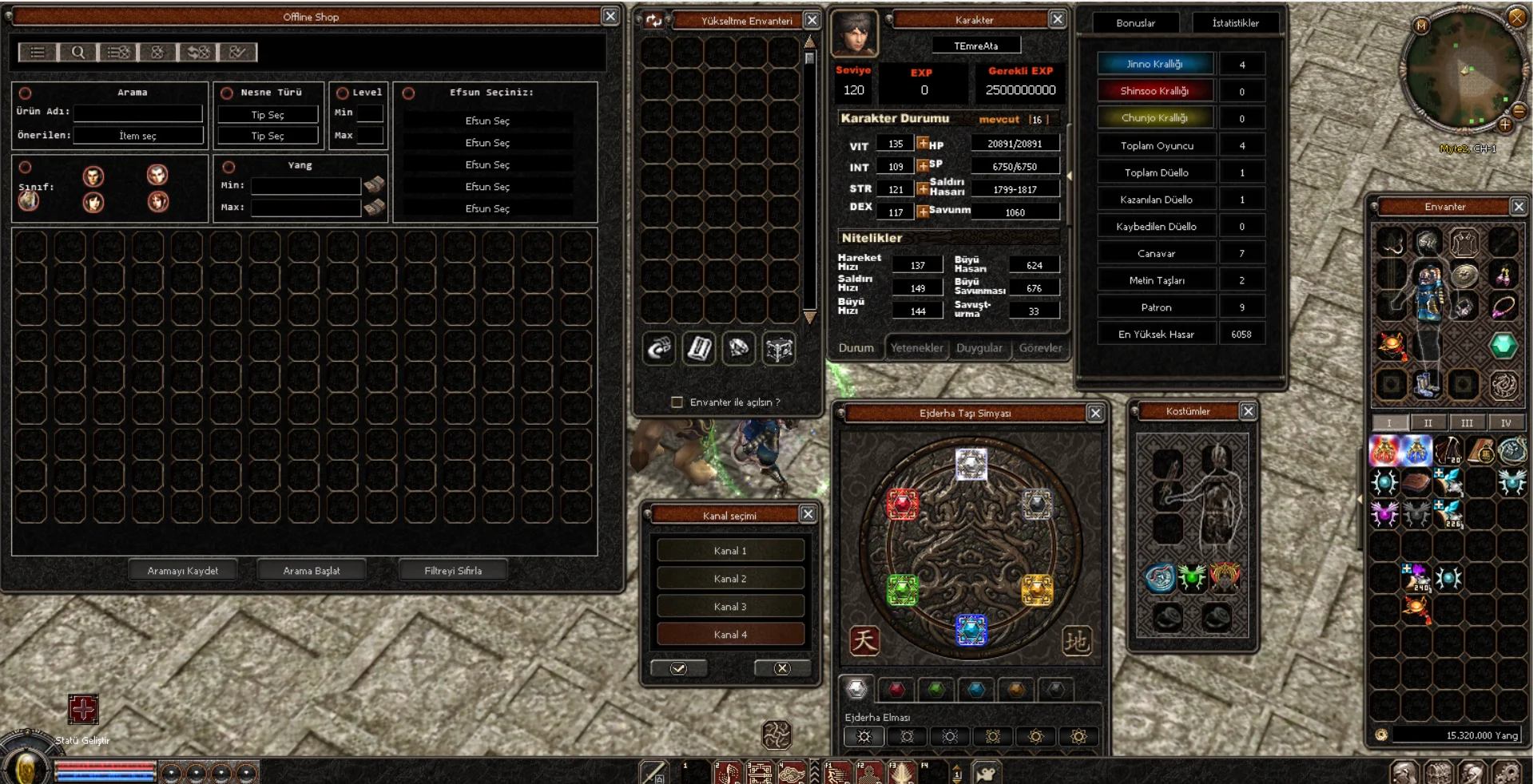Confirm channel selection with checkmark button
This screenshot has width=1533, height=784.
coord(678,668)
